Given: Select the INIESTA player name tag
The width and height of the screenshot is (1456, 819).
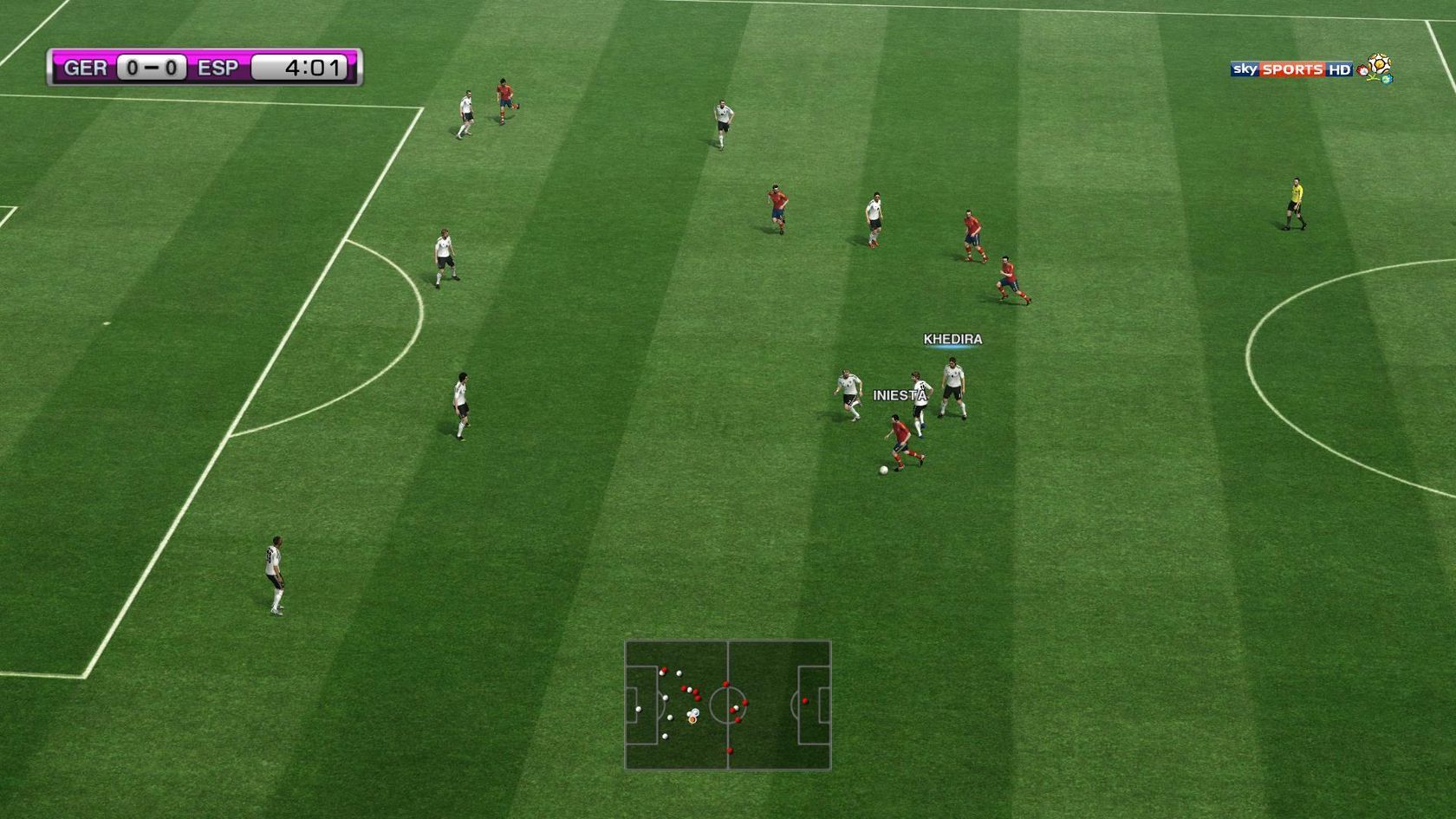Looking at the screenshot, I should click(899, 395).
